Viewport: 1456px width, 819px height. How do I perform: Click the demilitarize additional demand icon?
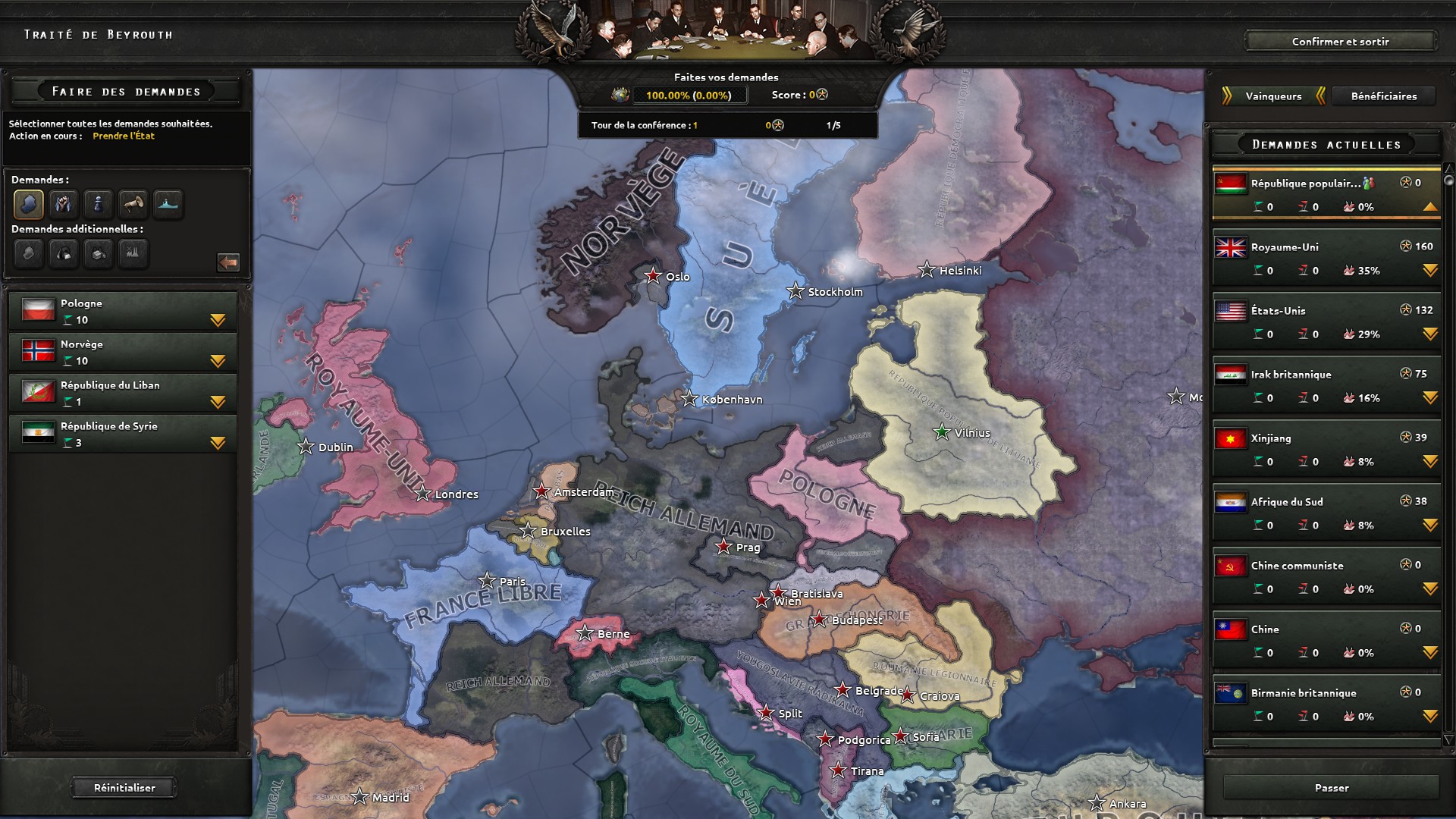28,254
